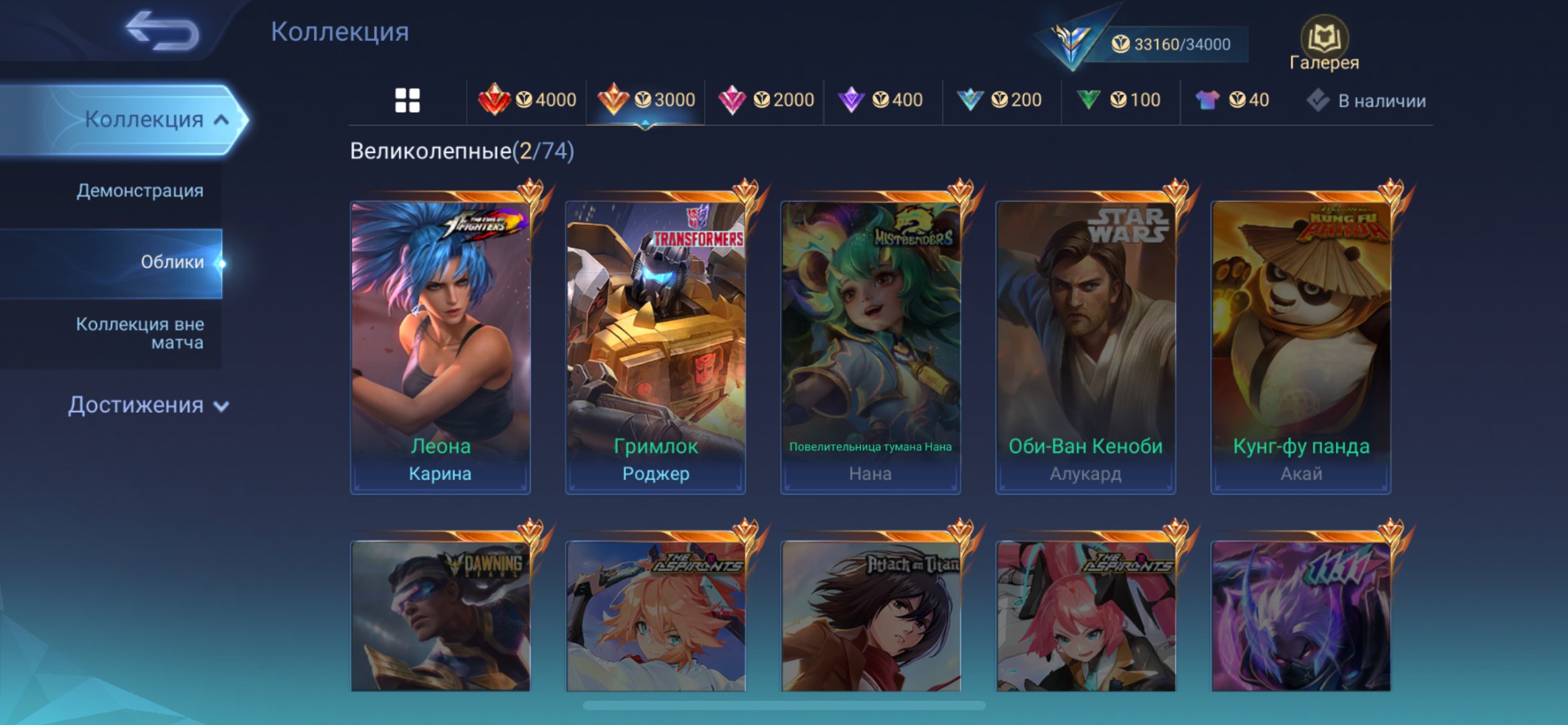Filter skins by the 2000 points tier
This screenshot has width=1568, height=725.
coord(765,100)
